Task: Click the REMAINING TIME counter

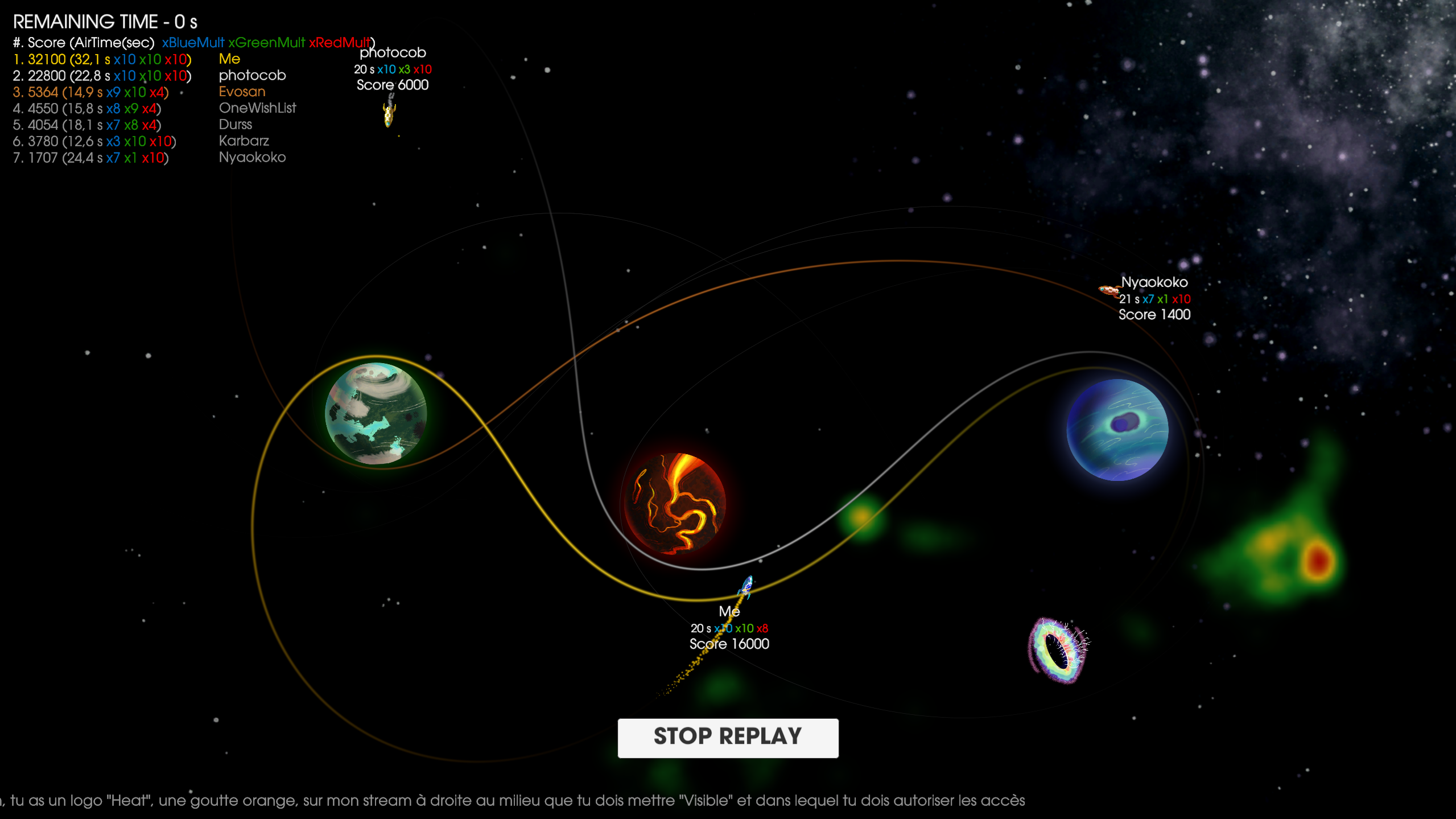Action: coord(105,22)
